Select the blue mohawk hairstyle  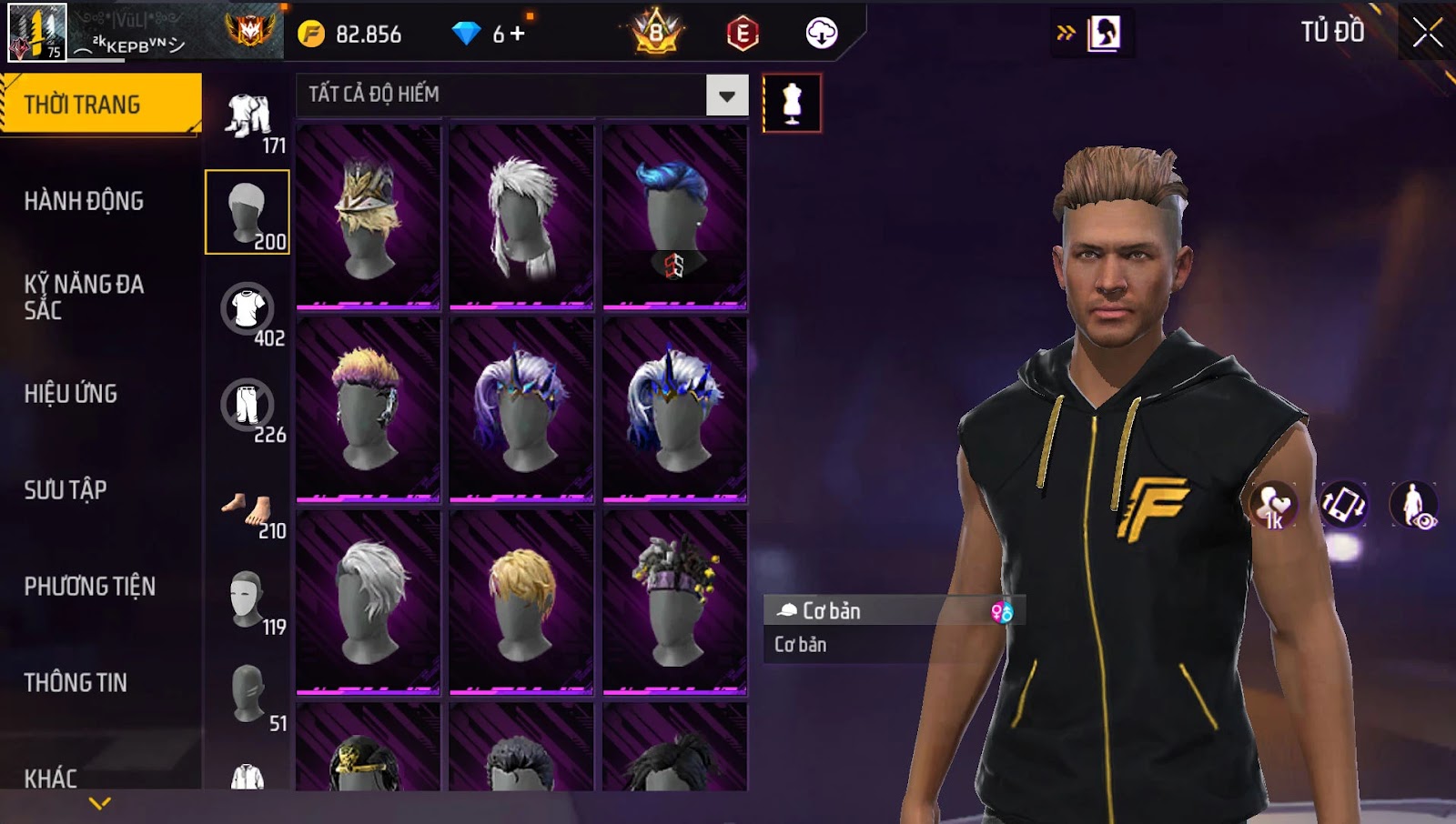point(674,217)
